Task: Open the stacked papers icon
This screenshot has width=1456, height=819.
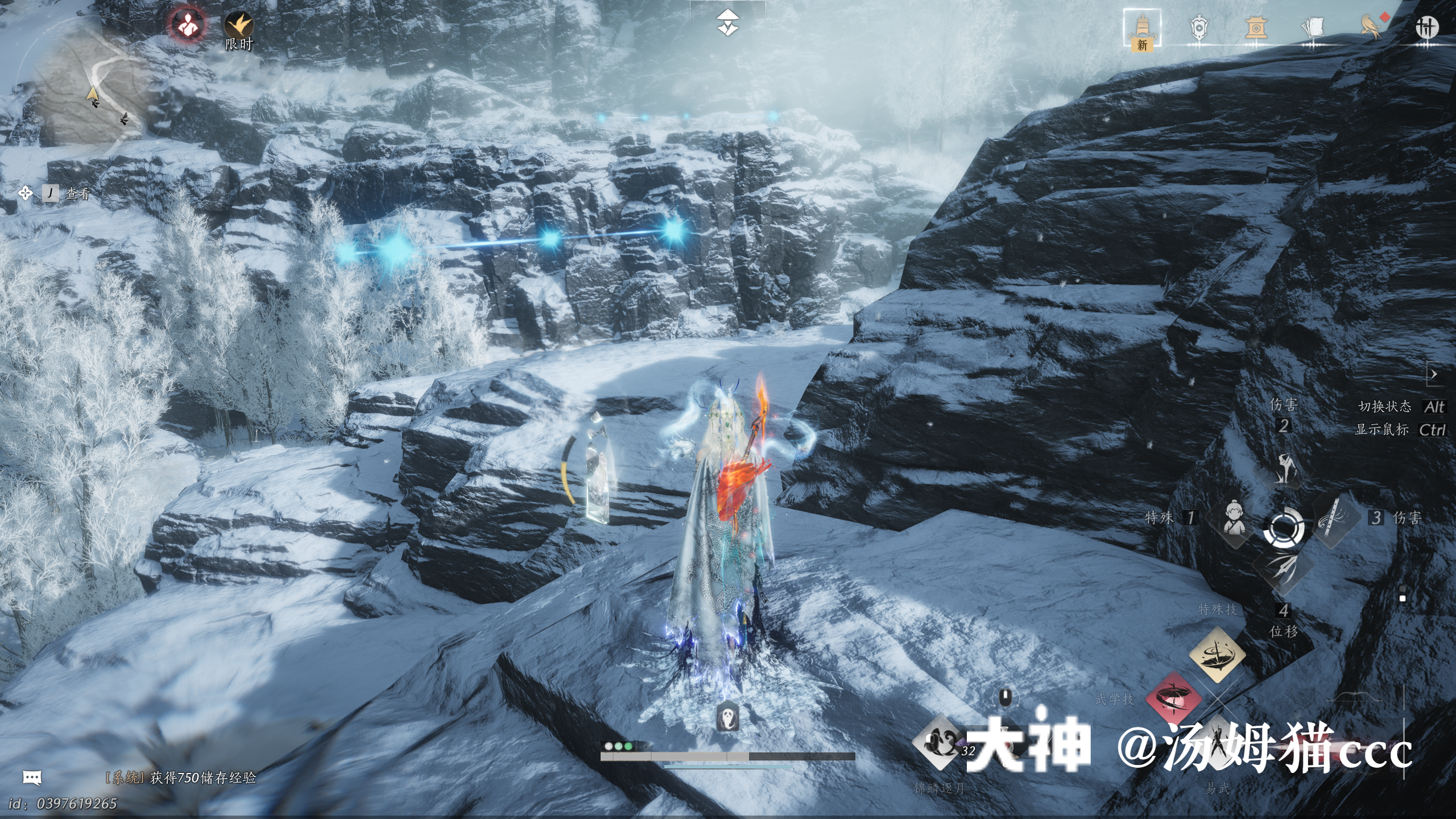Action: pyautogui.click(x=1312, y=27)
